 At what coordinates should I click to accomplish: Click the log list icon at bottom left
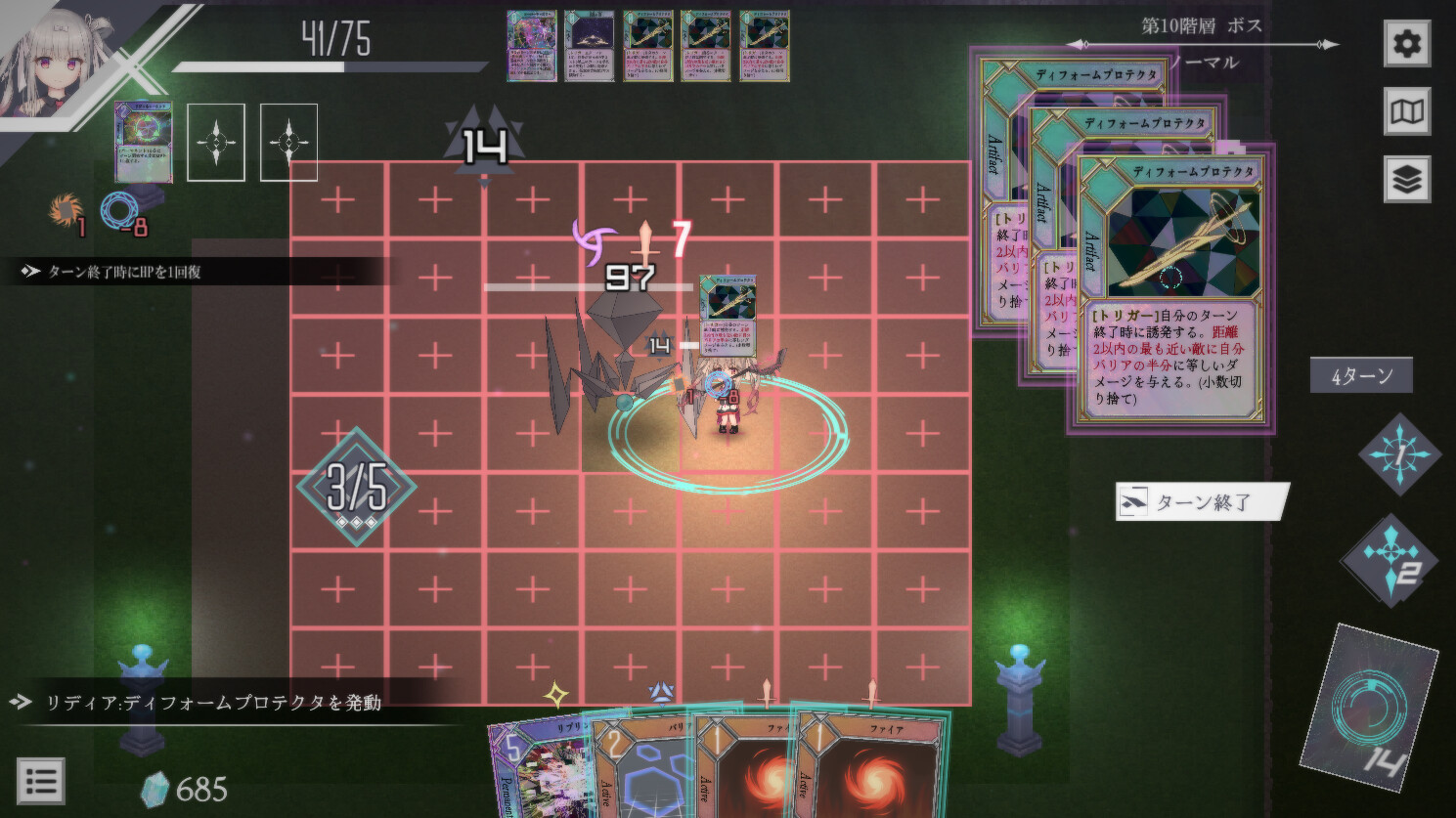pos(39,780)
